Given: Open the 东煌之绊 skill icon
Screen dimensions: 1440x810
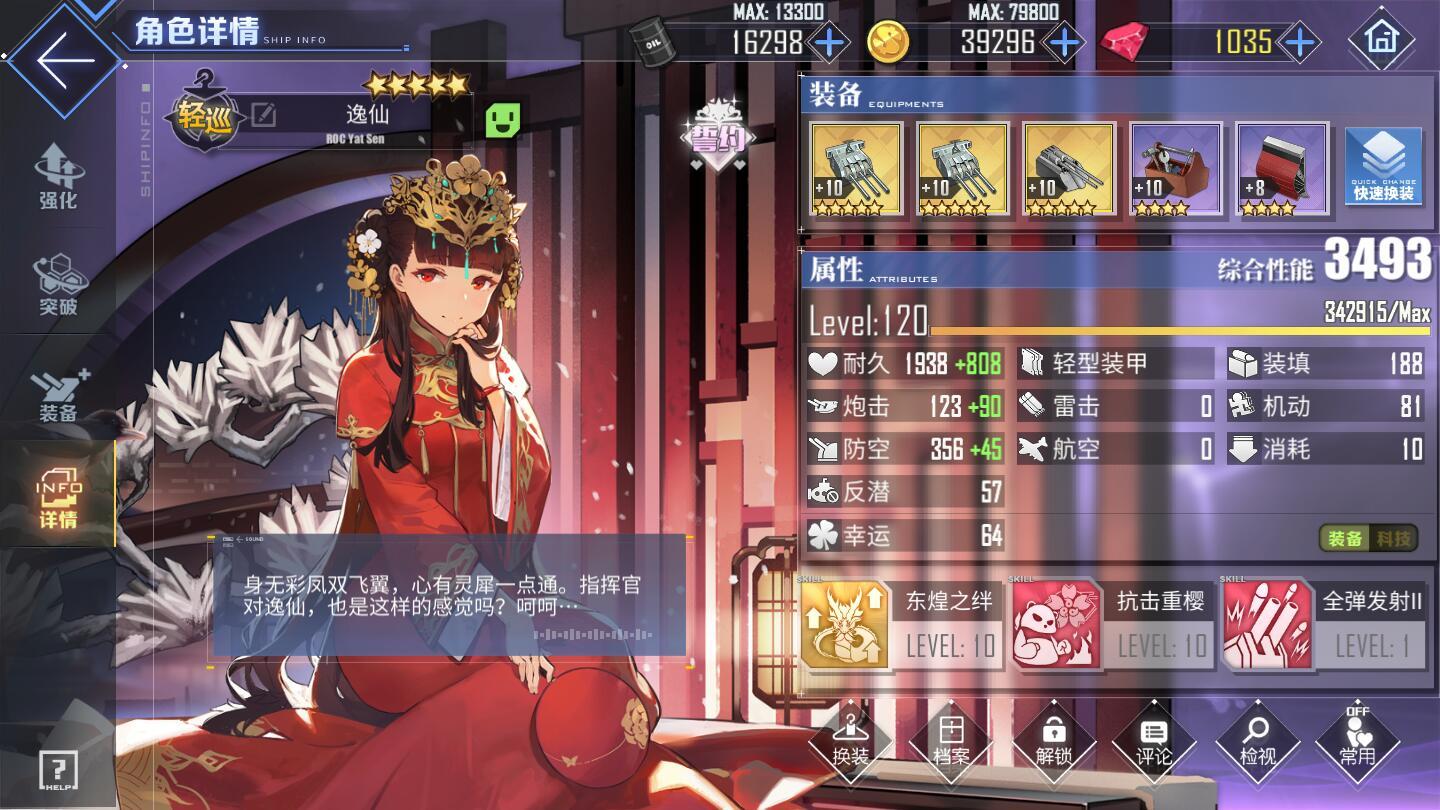Looking at the screenshot, I should click(844, 624).
